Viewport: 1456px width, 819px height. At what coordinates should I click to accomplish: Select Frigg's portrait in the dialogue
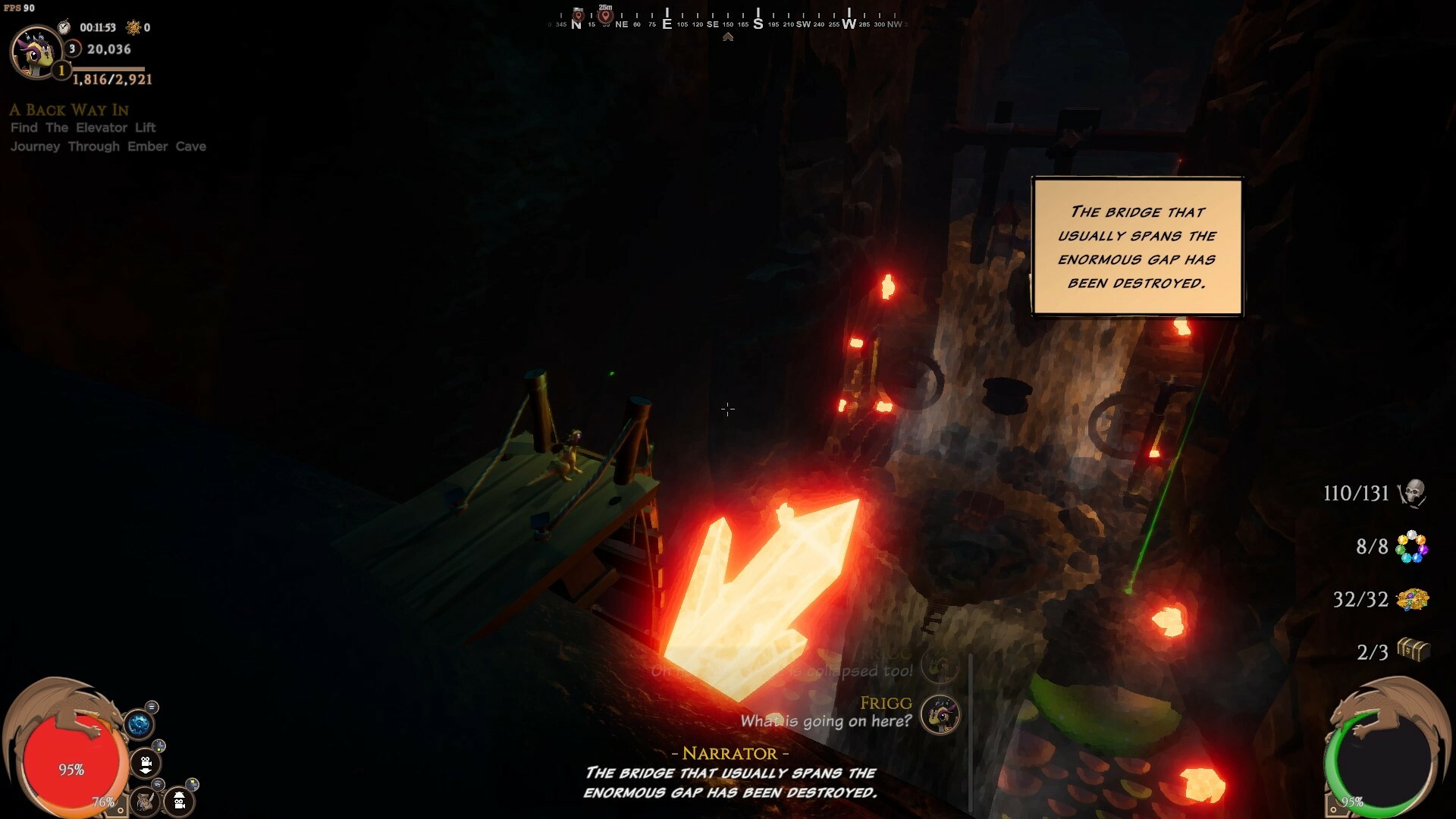tap(940, 714)
